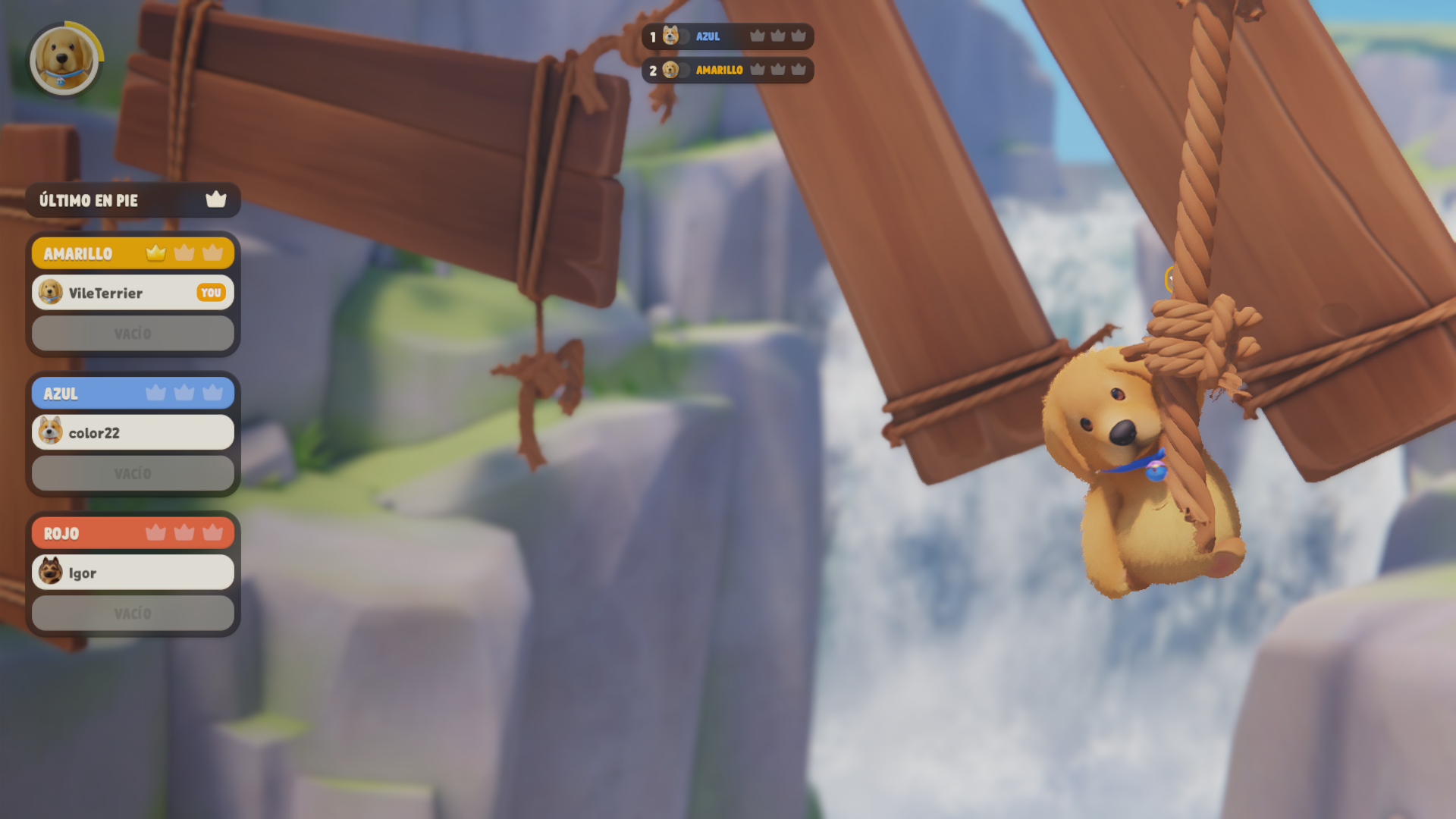Select the VileTerrier player row
Image resolution: width=1456 pixels, height=819 pixels.
click(x=133, y=293)
